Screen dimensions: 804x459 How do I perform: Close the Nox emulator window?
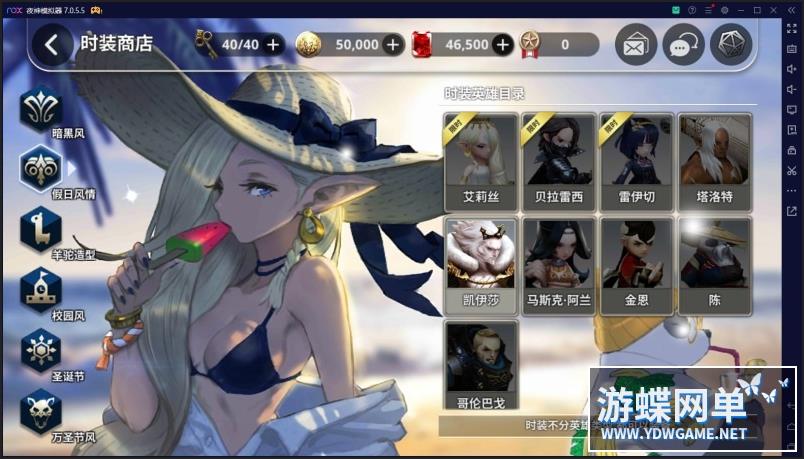coord(774,9)
